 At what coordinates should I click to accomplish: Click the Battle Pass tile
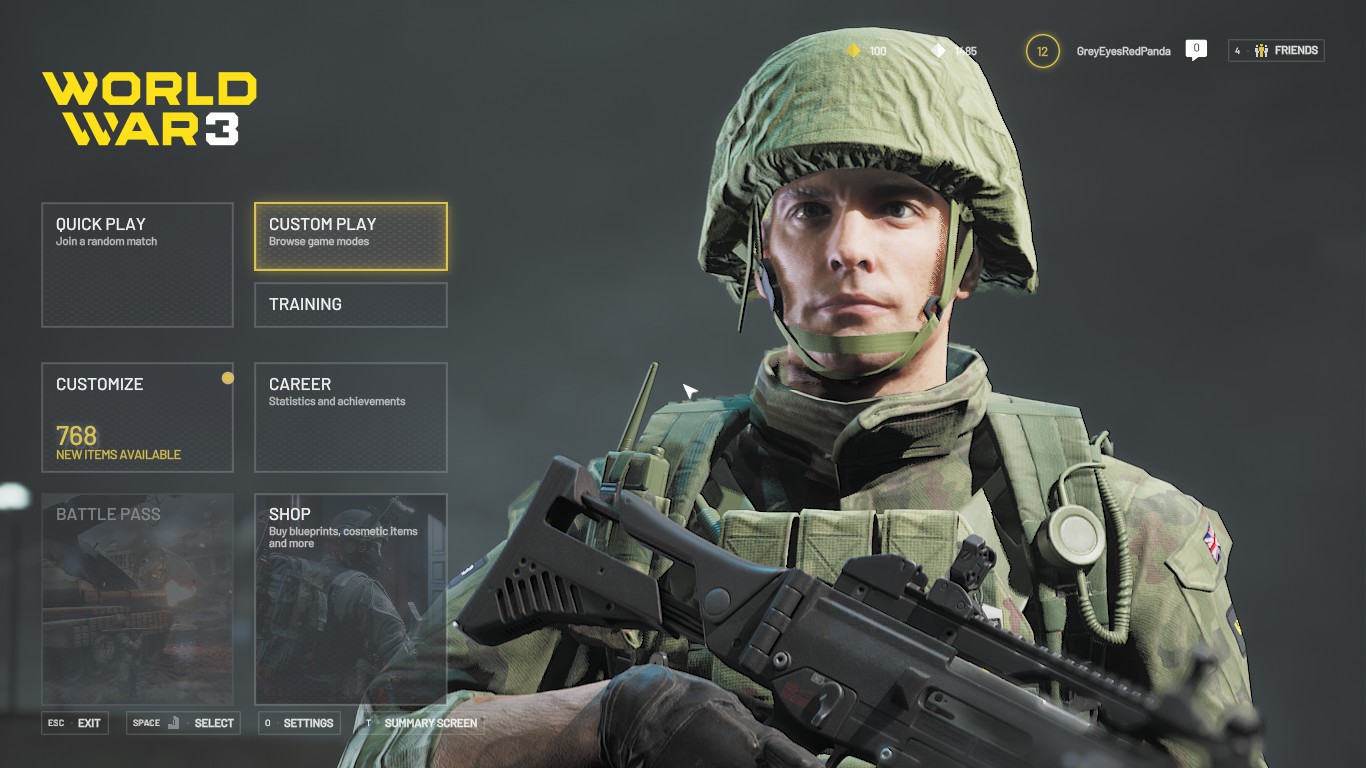tap(137, 598)
